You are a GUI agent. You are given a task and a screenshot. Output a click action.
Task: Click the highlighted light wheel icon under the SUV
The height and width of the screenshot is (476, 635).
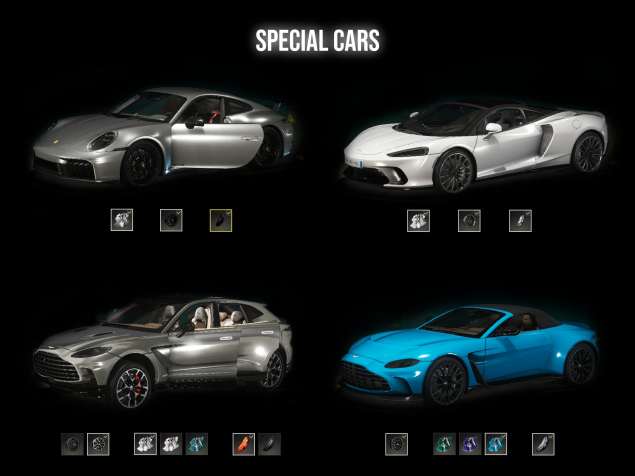98,443
